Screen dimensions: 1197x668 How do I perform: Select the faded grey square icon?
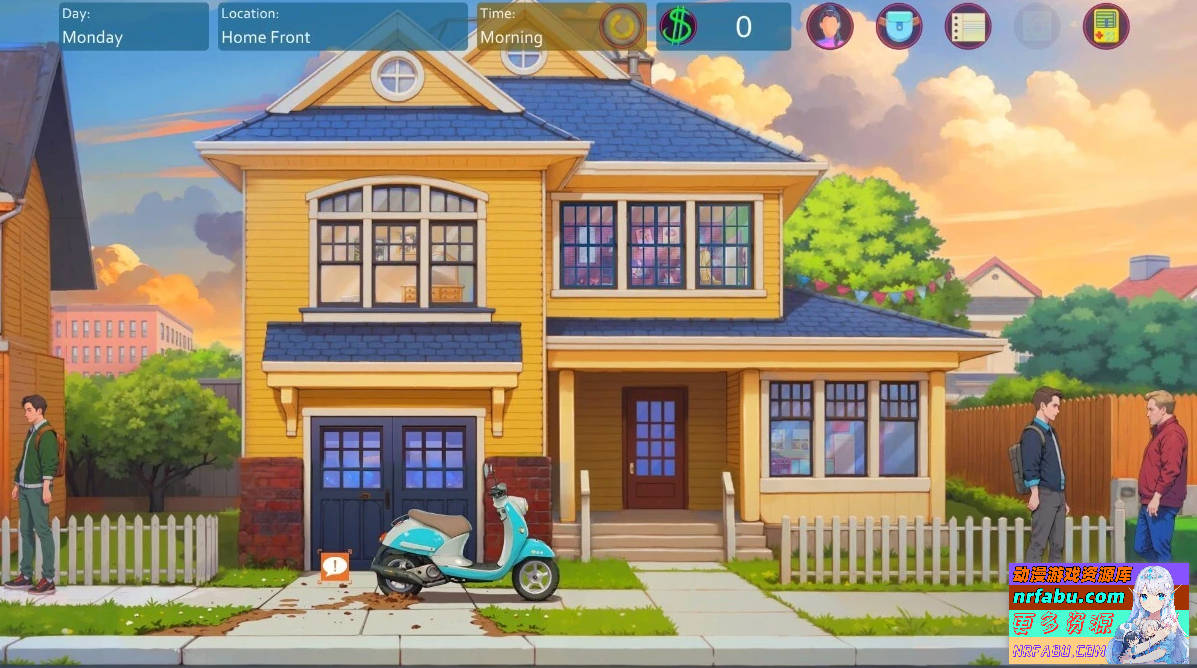coord(1037,26)
